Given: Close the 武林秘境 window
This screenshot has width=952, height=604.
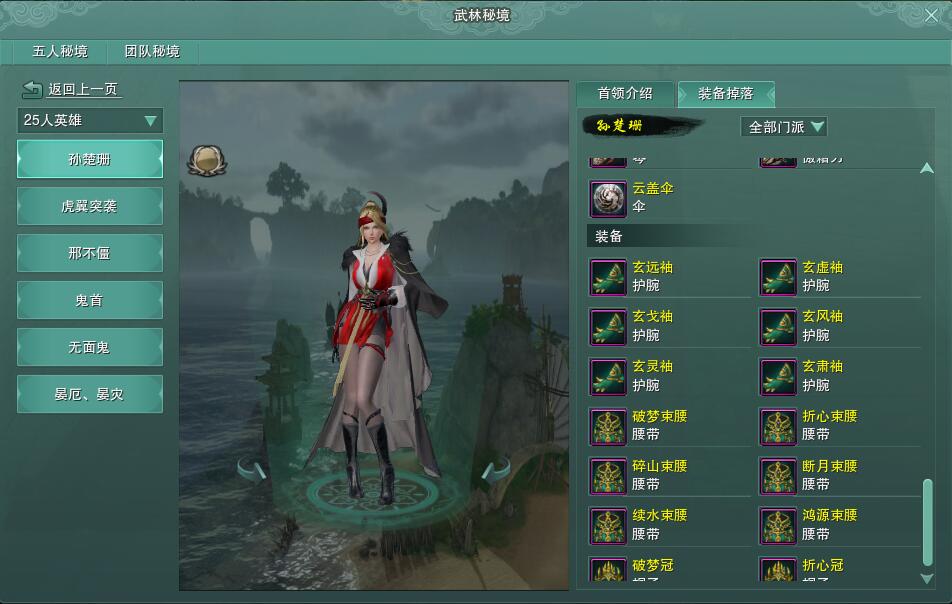Looking at the screenshot, I should coord(932,15).
